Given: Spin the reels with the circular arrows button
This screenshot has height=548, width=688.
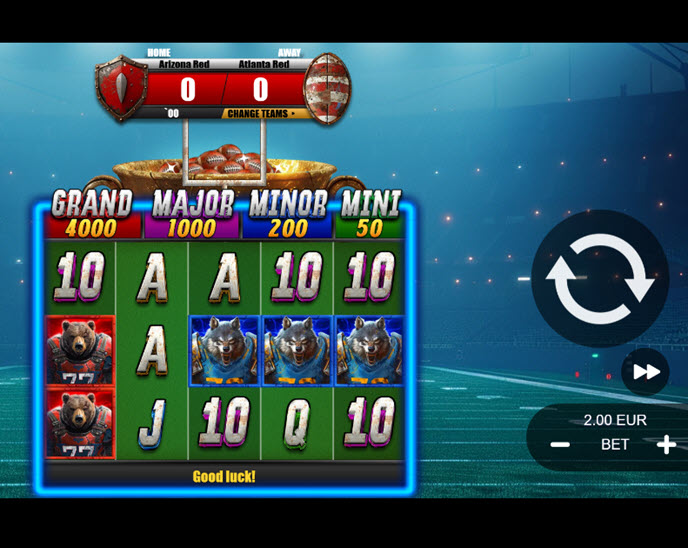Looking at the screenshot, I should (x=600, y=279).
